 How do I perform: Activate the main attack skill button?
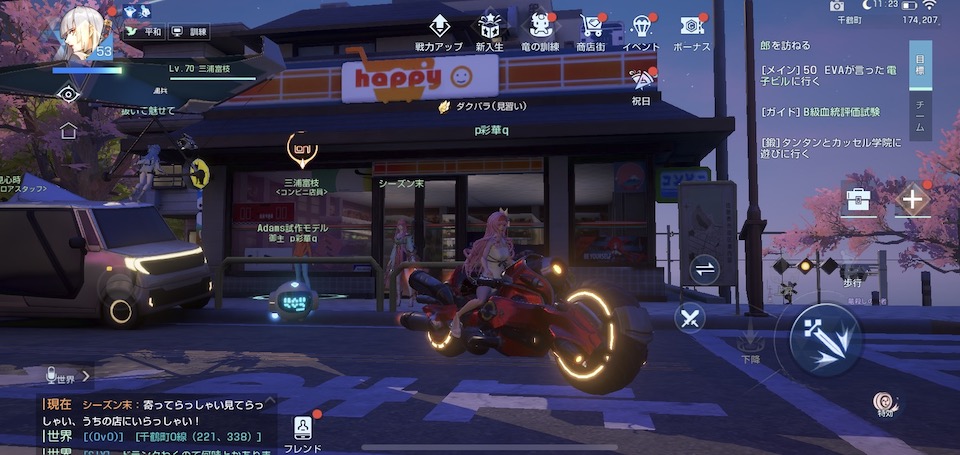825,340
